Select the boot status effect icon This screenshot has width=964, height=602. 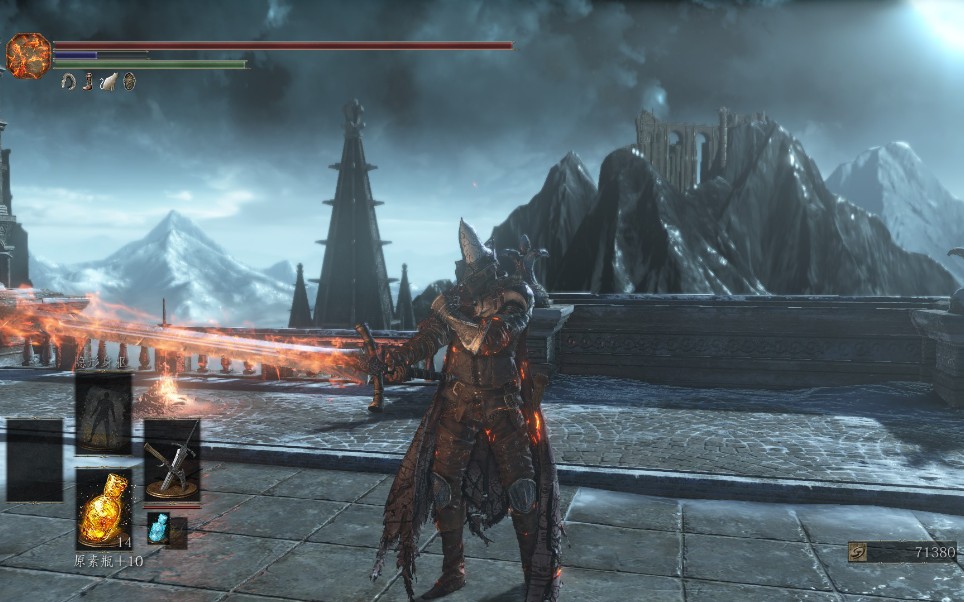click(x=89, y=82)
